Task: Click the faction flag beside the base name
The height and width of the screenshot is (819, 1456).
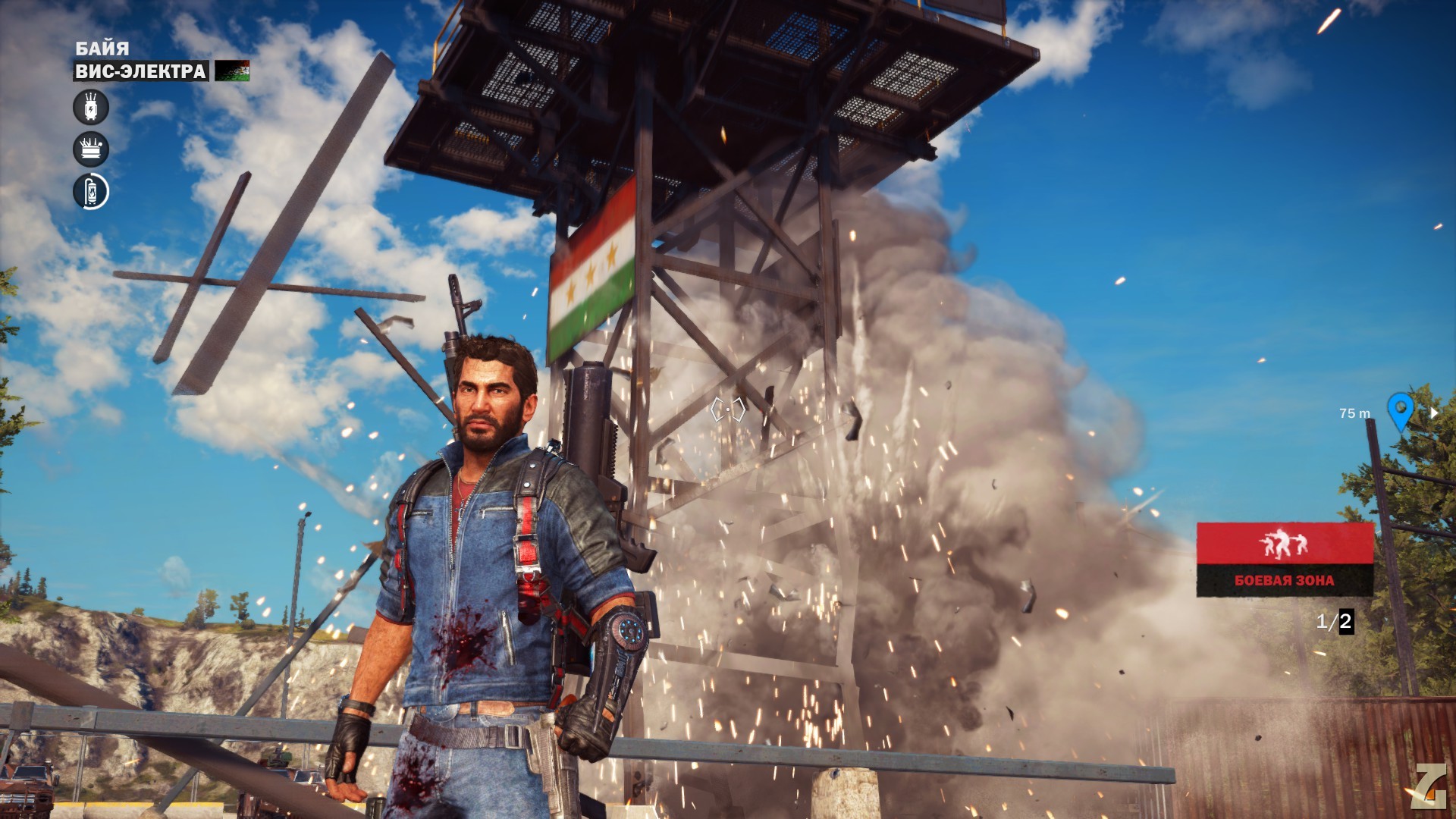Action: pos(232,71)
